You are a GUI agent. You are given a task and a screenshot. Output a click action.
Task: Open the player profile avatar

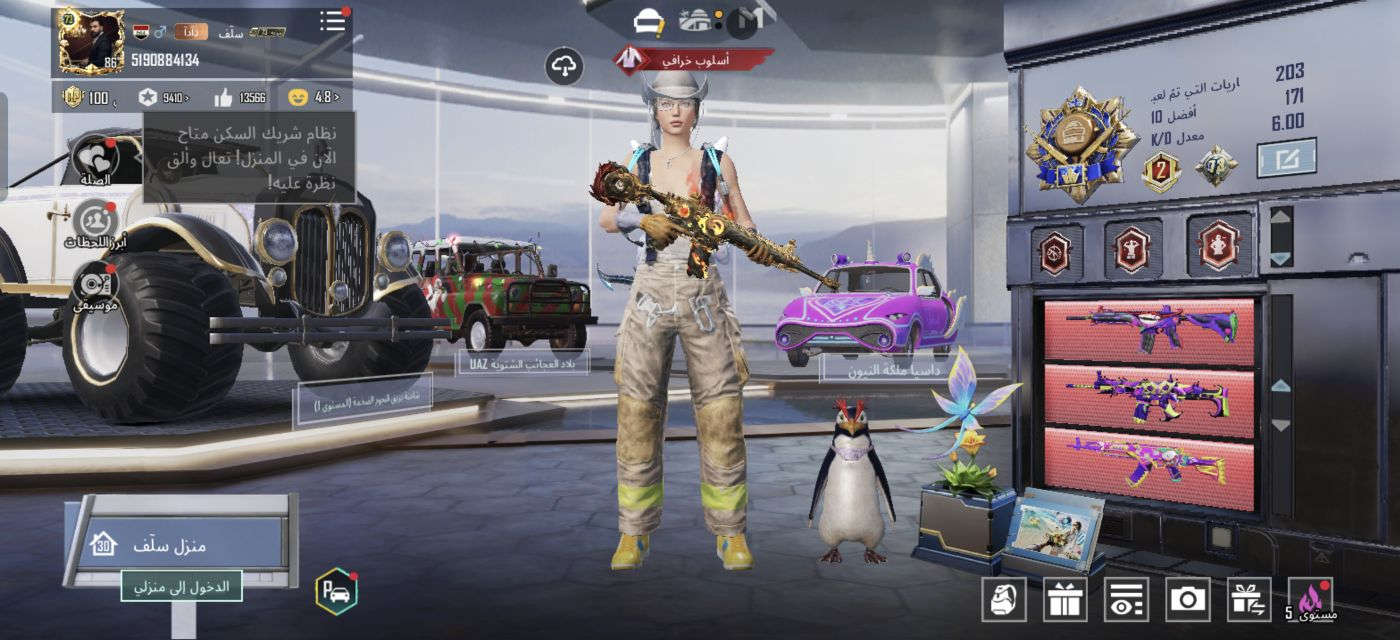click(x=91, y=42)
